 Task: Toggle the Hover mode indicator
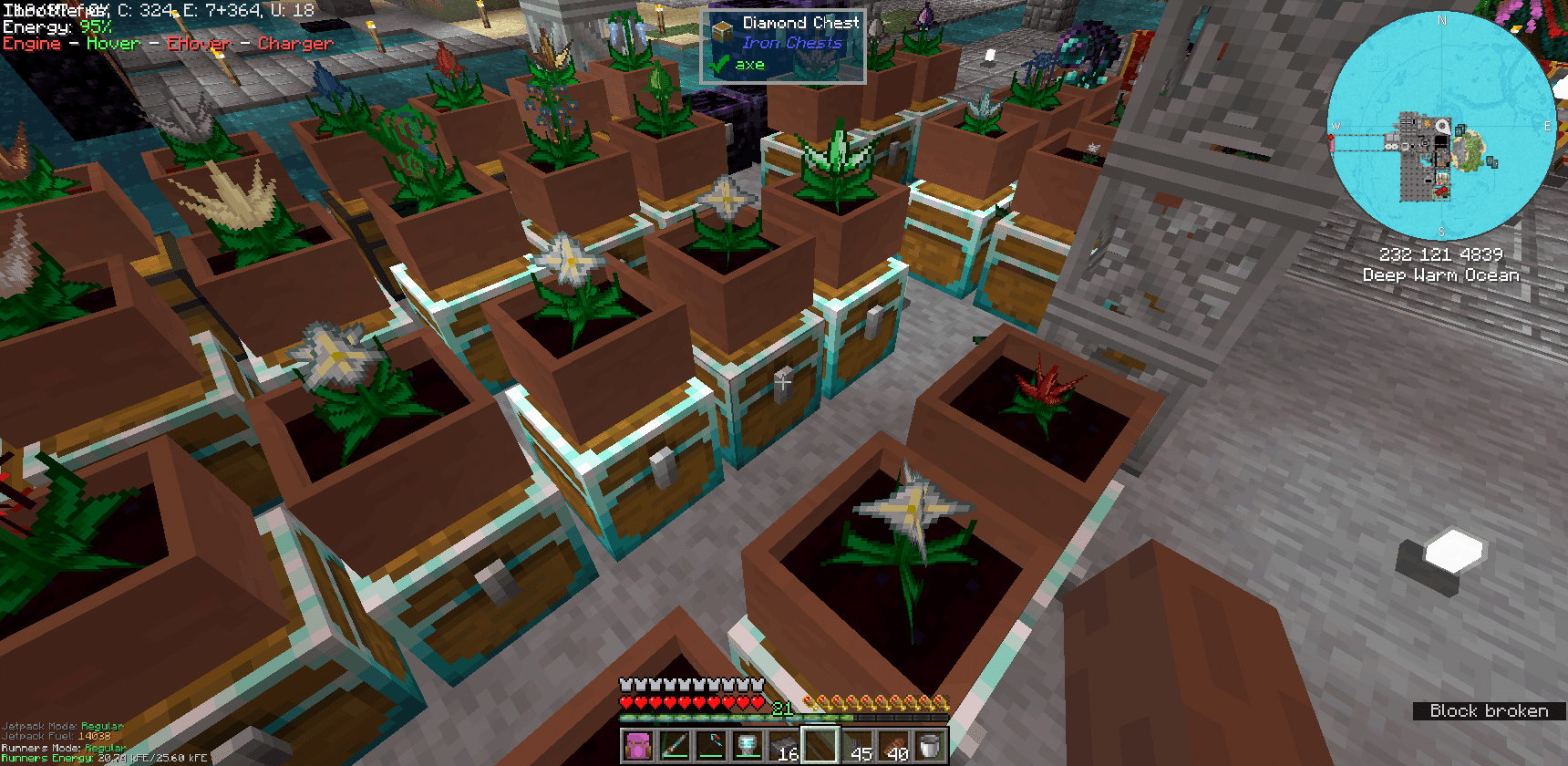(x=111, y=43)
